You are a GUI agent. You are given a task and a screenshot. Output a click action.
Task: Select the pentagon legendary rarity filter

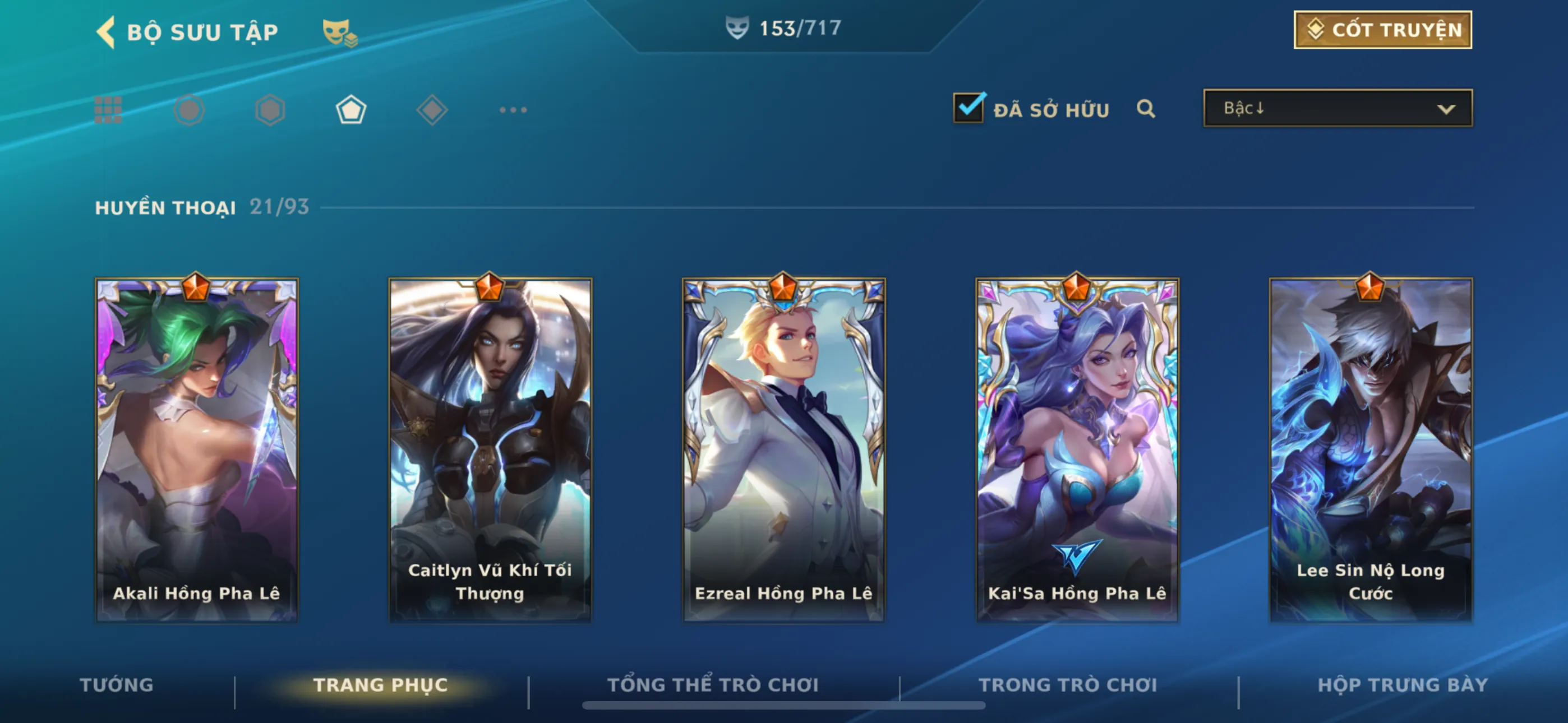coord(351,110)
